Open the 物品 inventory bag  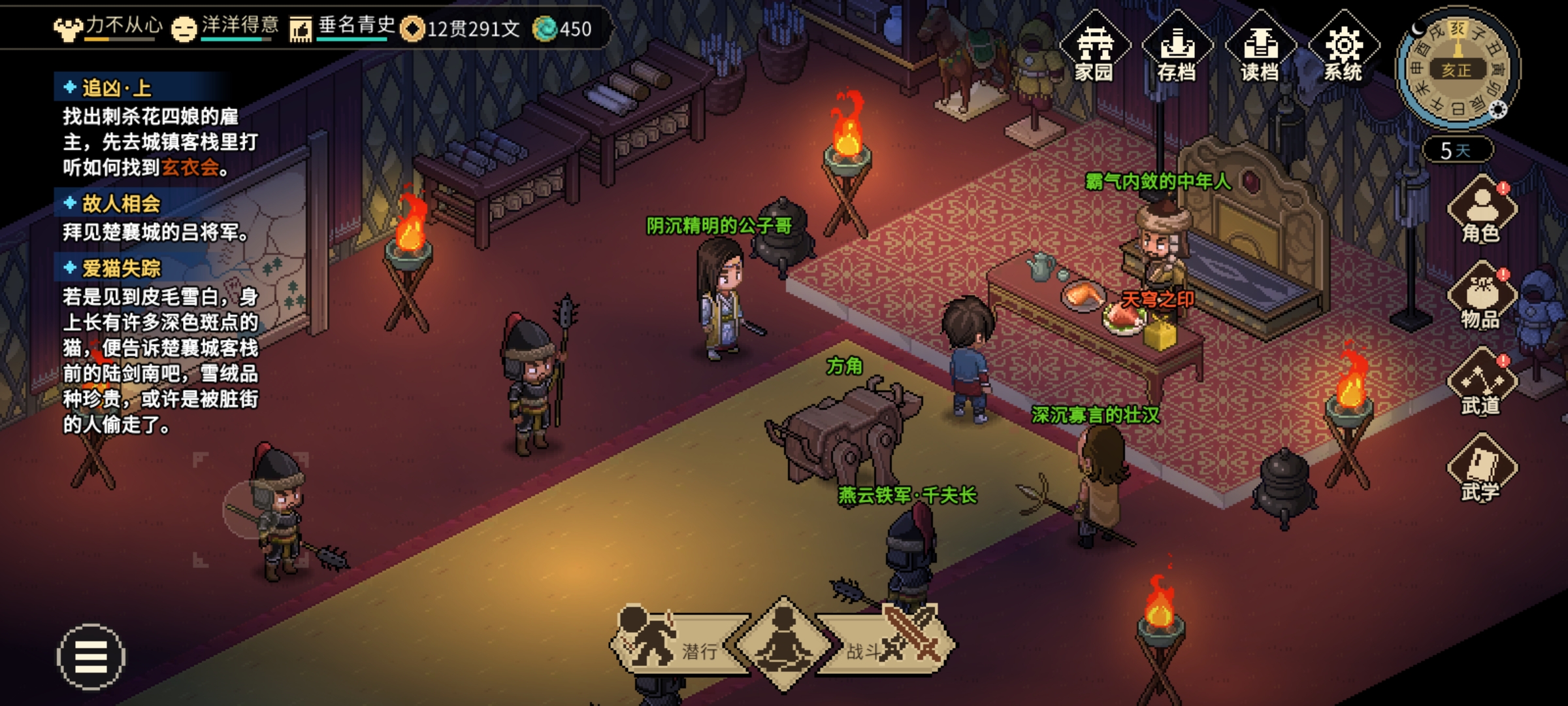1482,297
